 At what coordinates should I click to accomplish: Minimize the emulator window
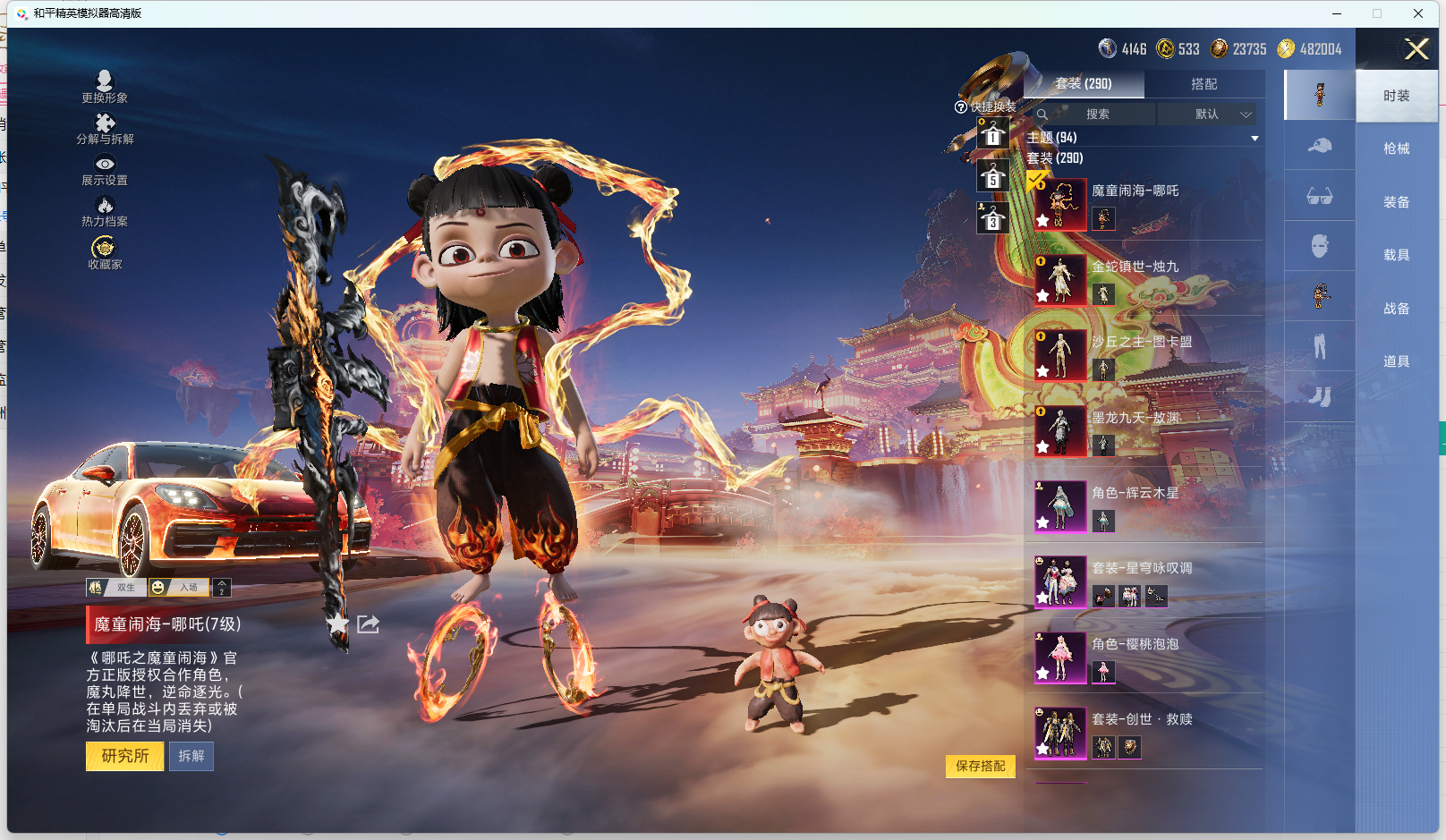[x=1336, y=13]
